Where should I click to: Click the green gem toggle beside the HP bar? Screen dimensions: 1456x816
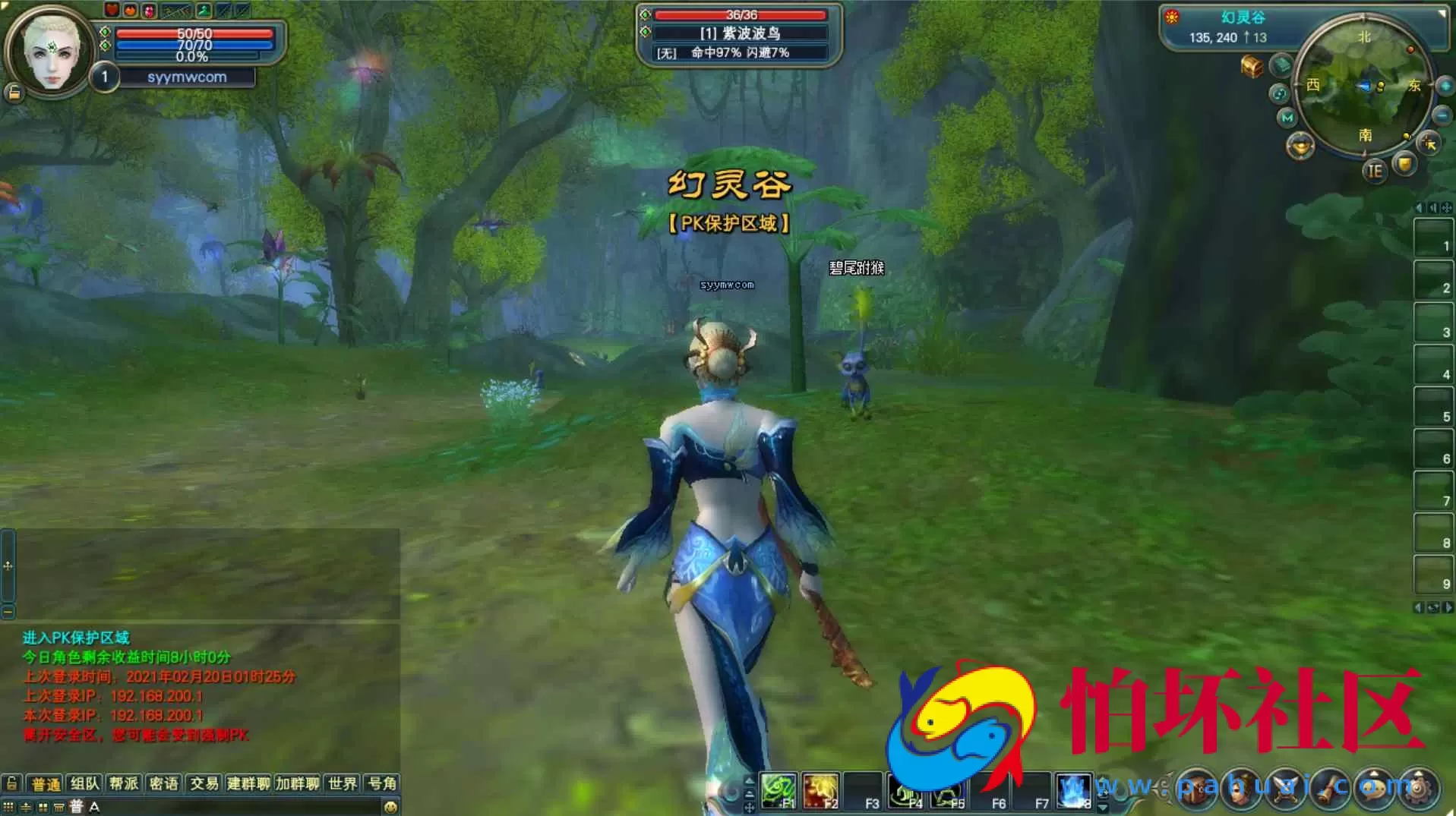coord(105,33)
